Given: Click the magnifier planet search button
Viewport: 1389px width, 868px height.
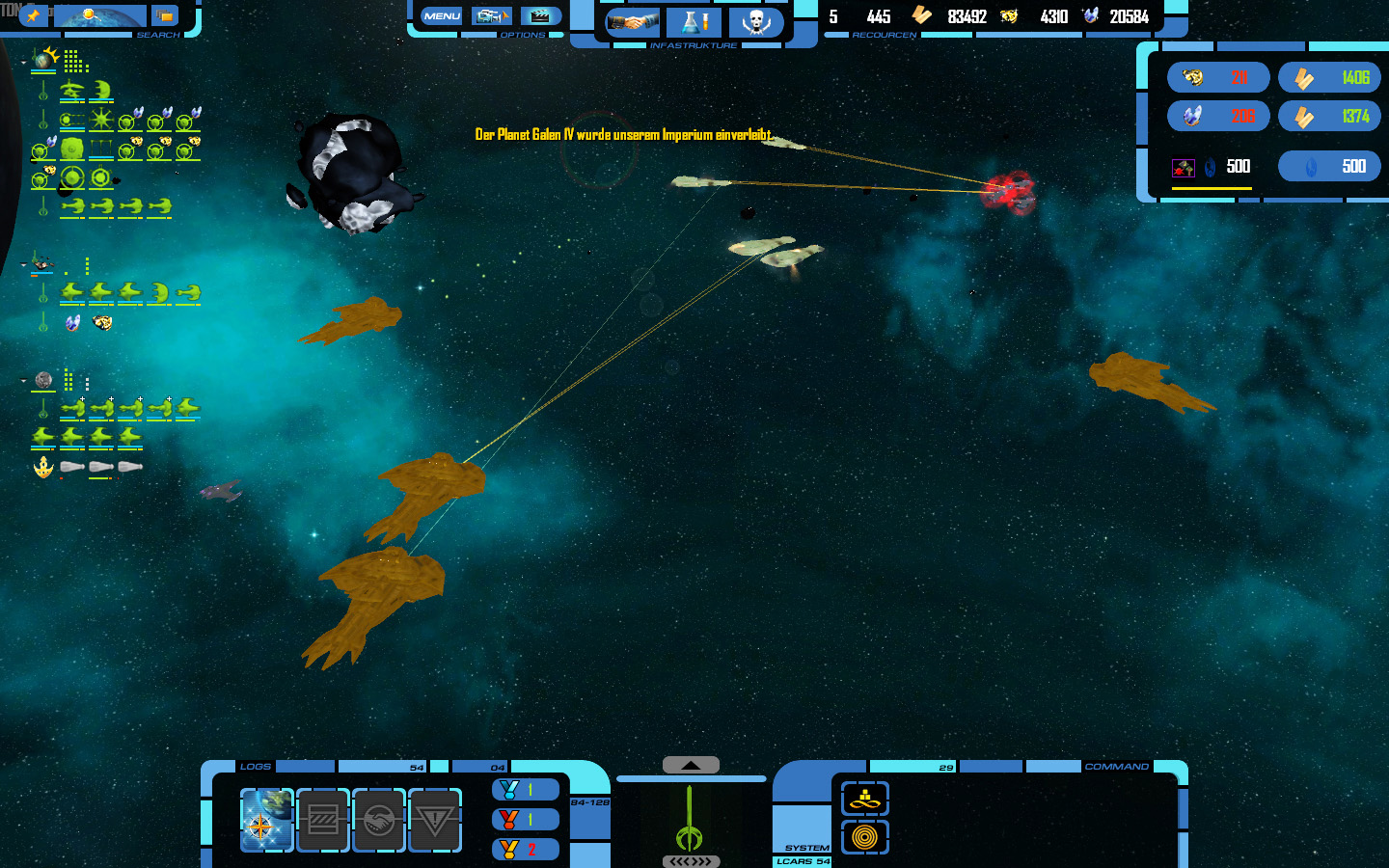Looking at the screenshot, I should (100, 15).
